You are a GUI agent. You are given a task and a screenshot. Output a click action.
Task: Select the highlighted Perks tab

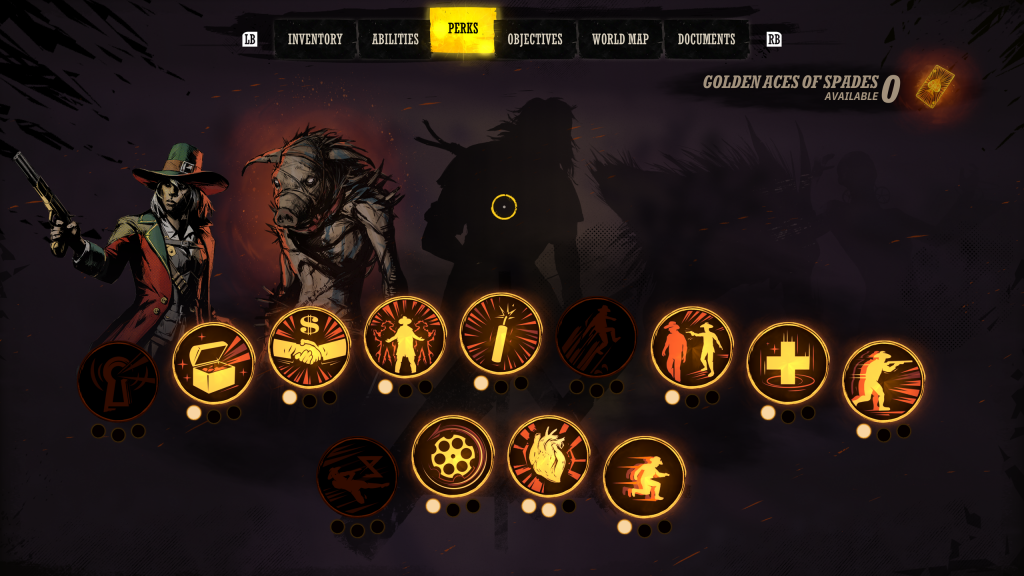click(x=463, y=30)
